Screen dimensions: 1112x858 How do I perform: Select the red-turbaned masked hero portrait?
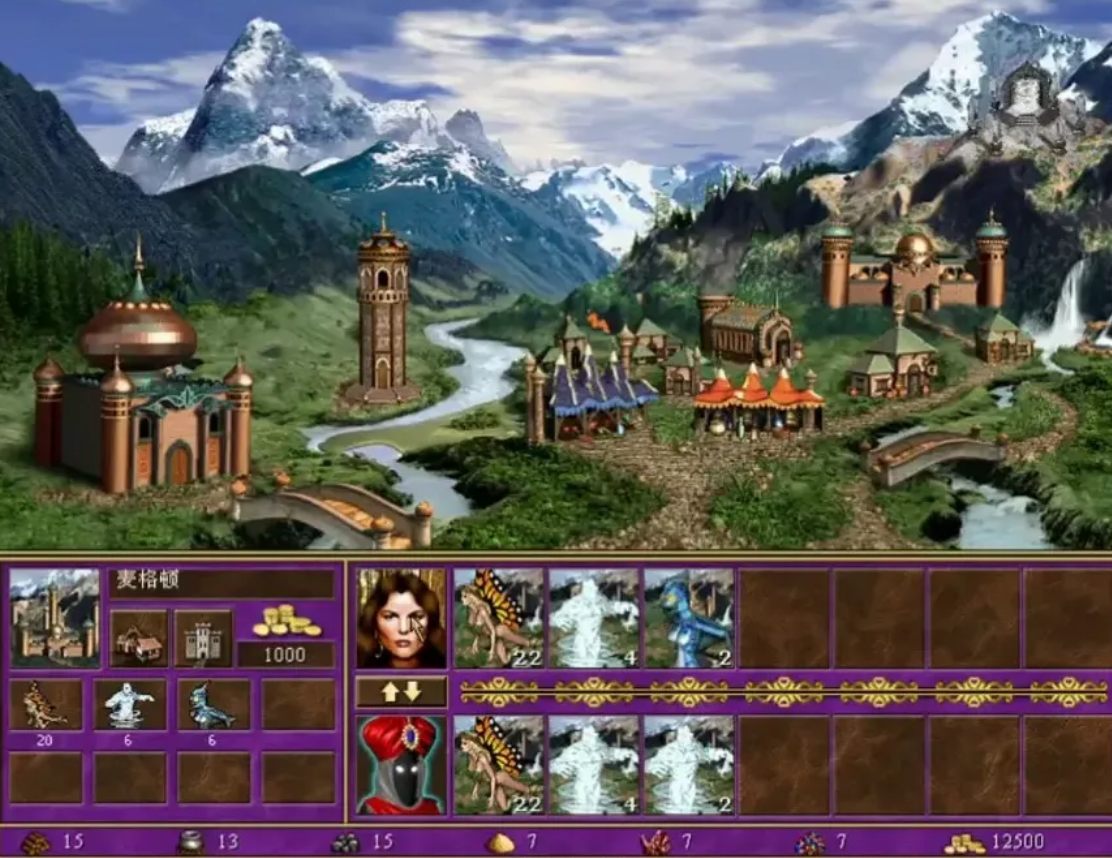pyautogui.click(x=401, y=765)
